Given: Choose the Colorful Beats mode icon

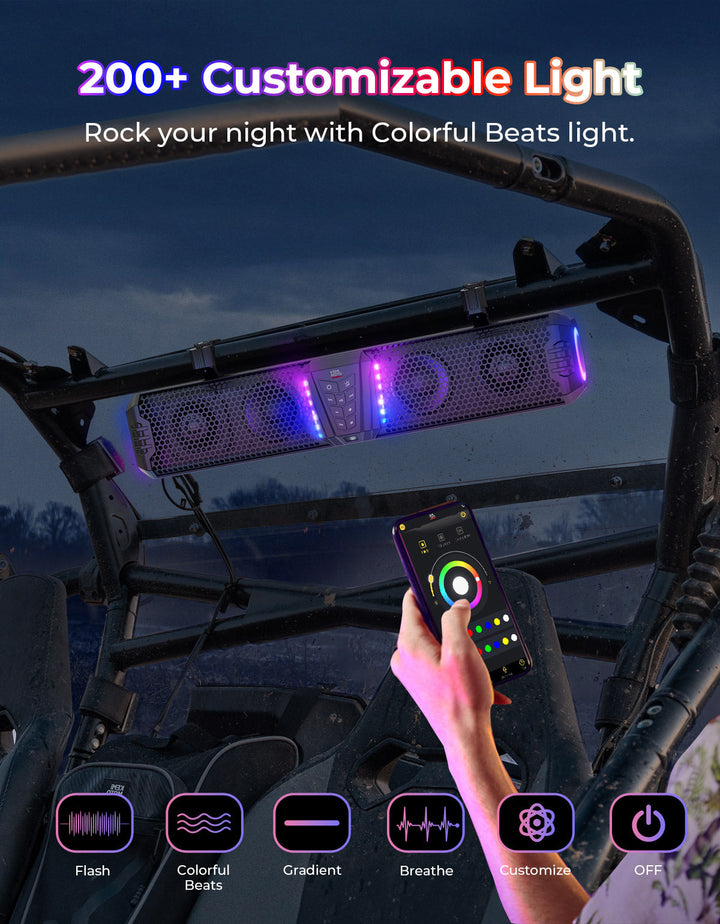Looking at the screenshot, I should (204, 823).
